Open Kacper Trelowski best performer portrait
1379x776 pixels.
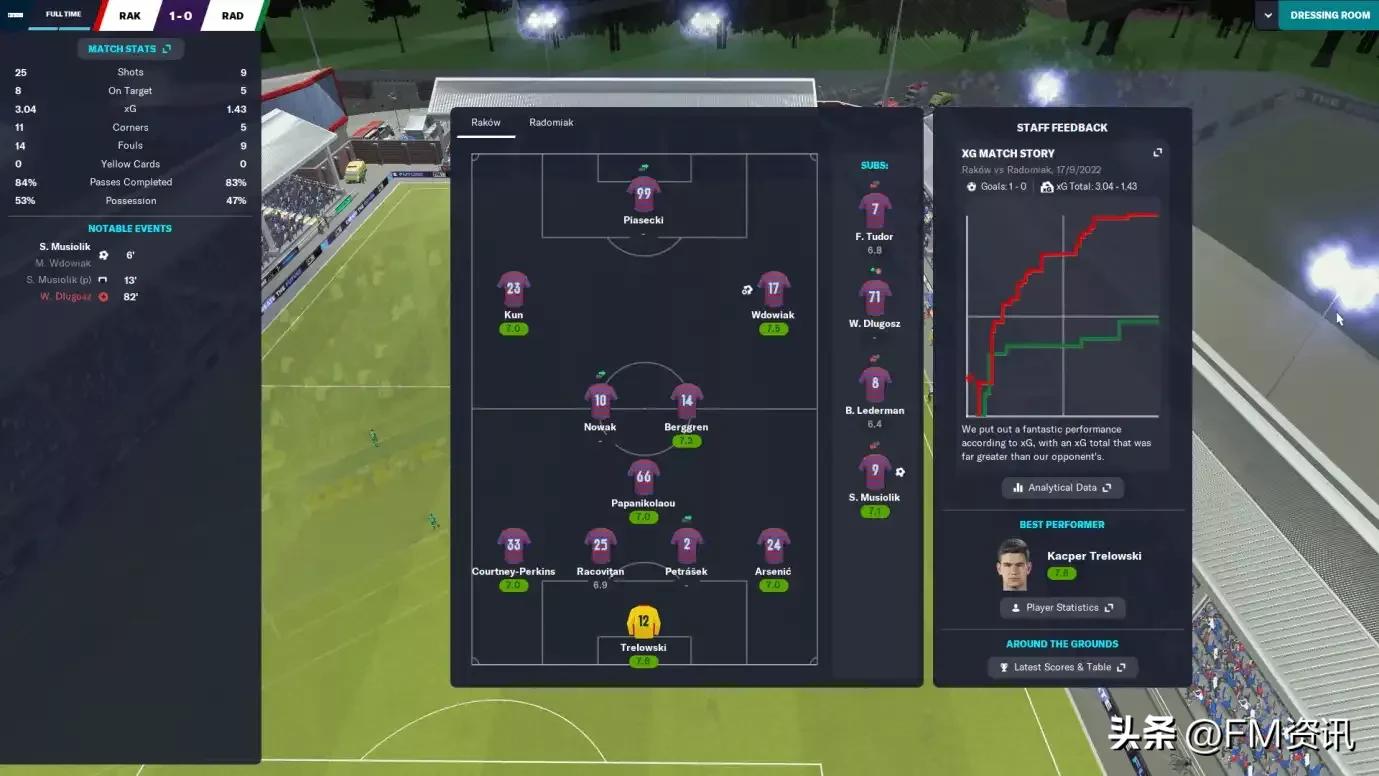(1014, 565)
